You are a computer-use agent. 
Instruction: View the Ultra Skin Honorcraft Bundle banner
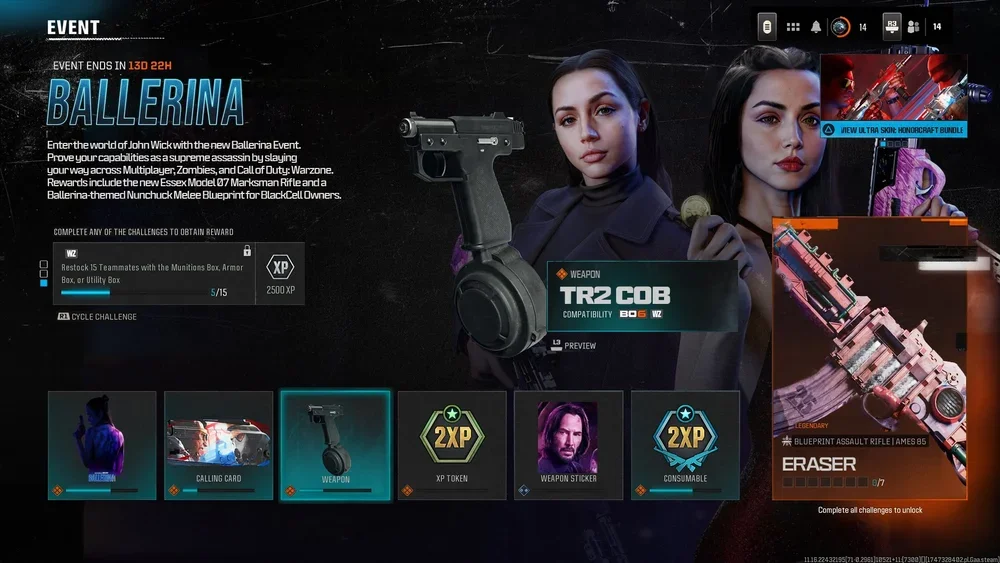coord(893,96)
